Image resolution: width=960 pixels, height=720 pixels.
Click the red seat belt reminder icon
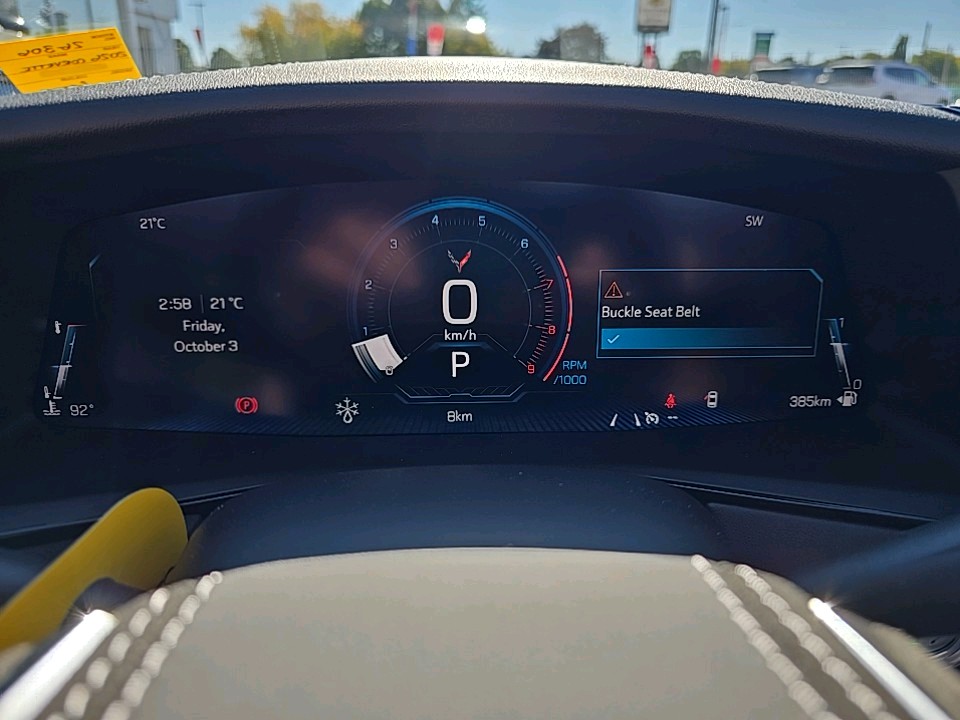[670, 401]
